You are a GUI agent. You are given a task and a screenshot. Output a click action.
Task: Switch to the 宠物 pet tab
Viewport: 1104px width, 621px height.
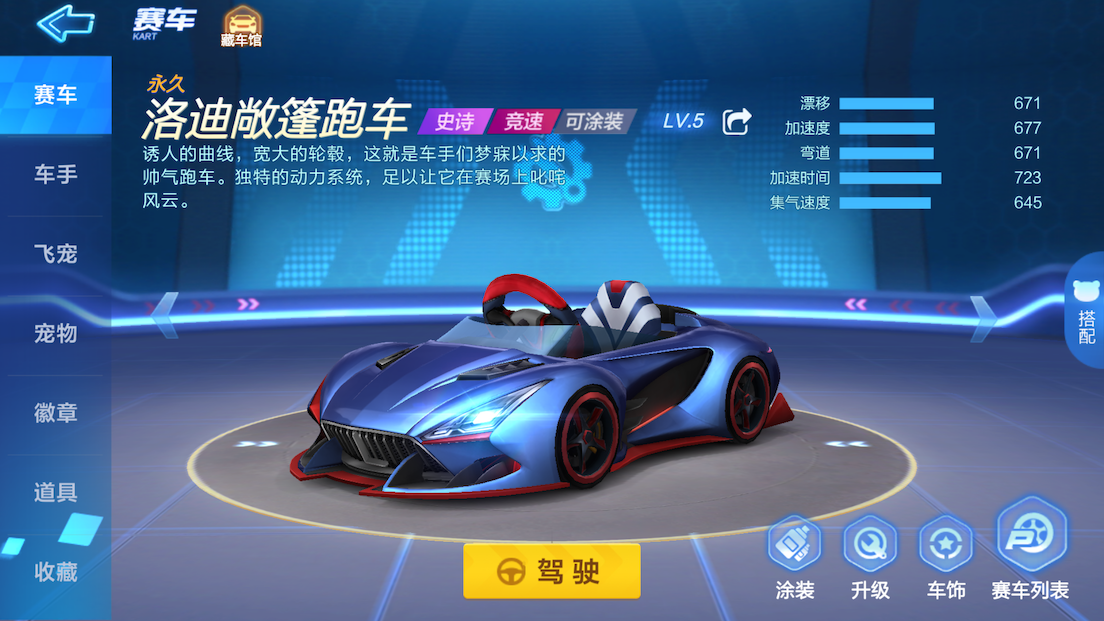(x=56, y=333)
